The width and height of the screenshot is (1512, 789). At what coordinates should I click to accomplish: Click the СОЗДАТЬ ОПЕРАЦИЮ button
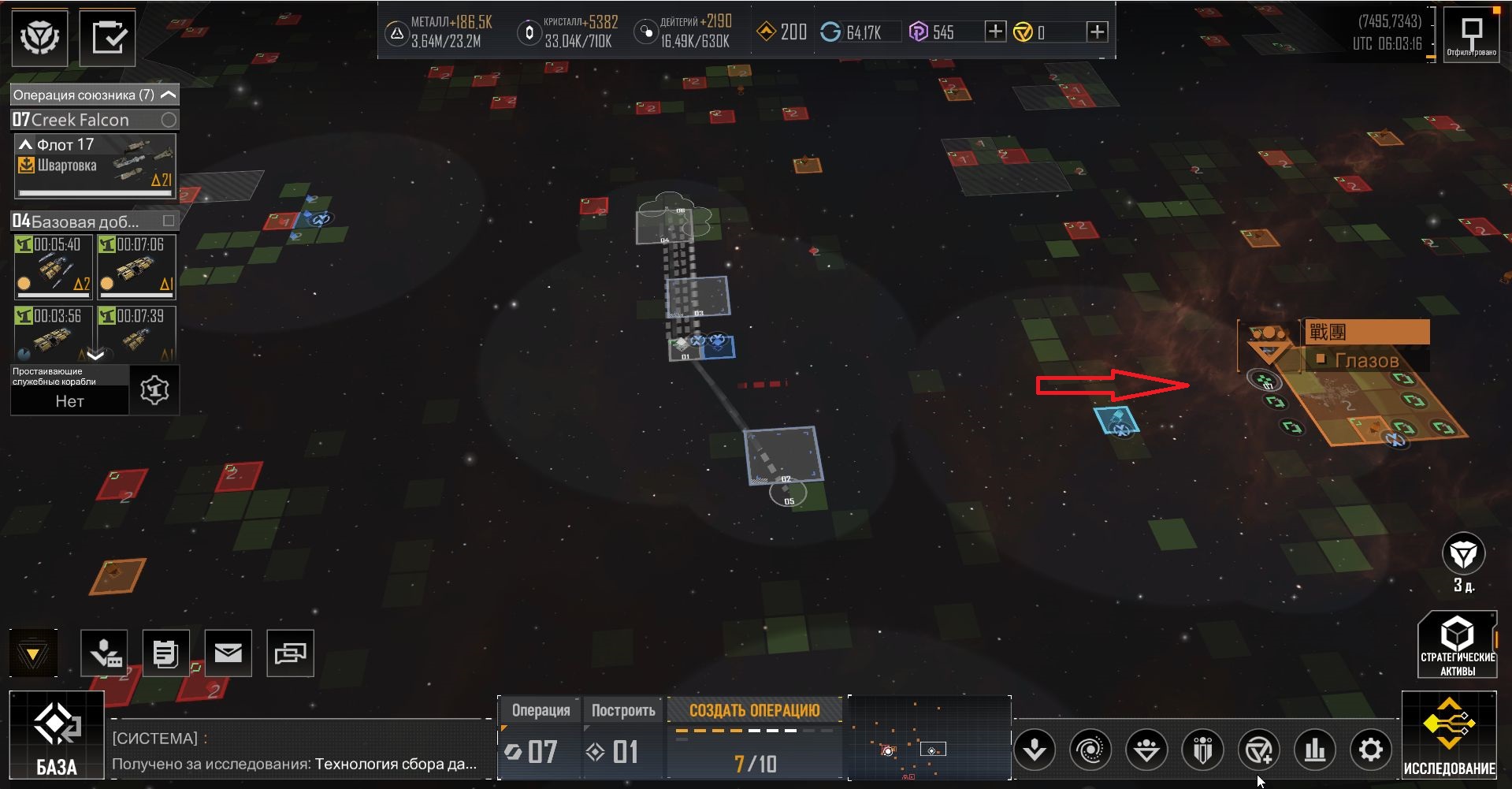pyautogui.click(x=754, y=710)
